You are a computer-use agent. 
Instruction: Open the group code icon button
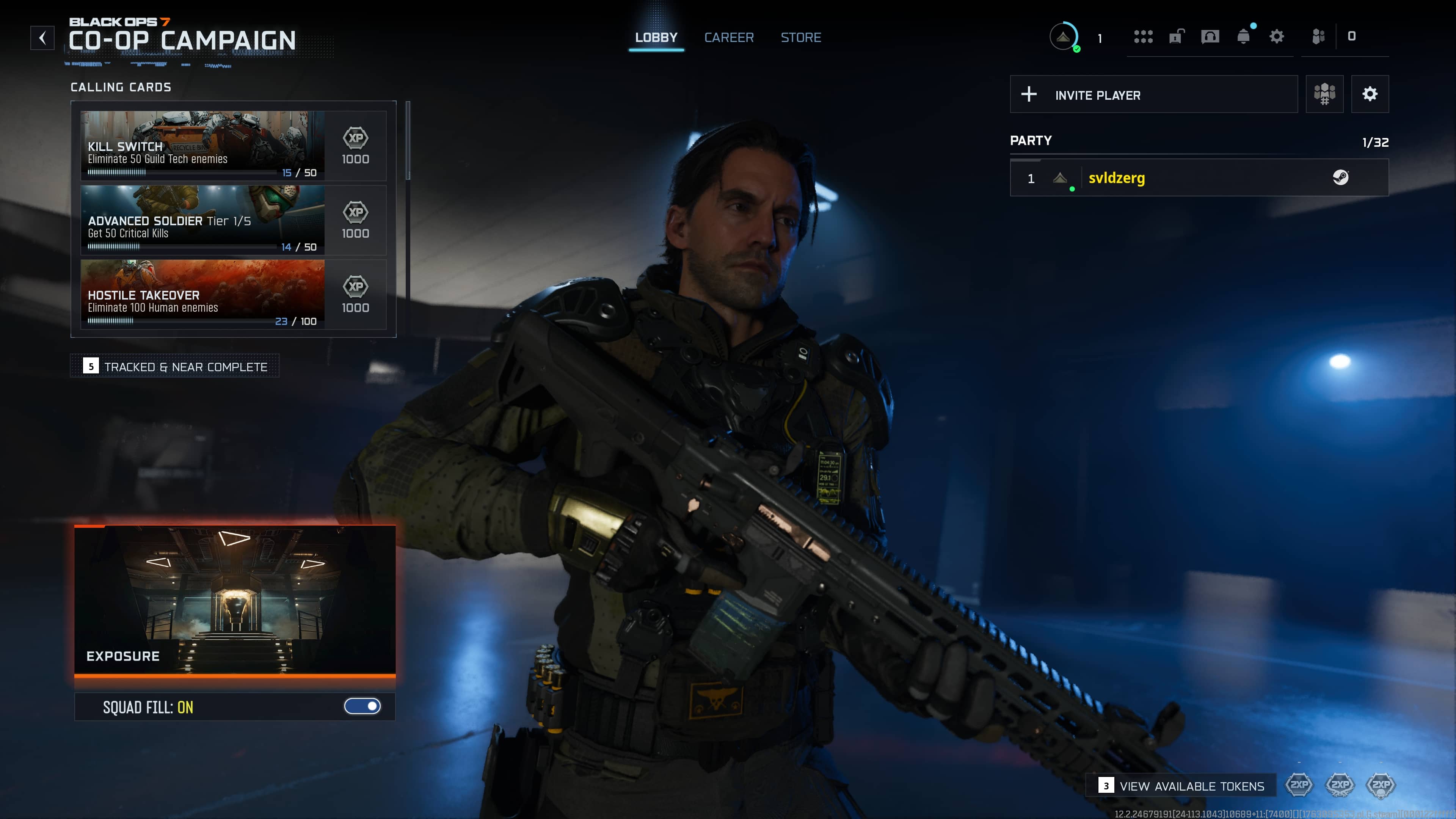pos(1324,94)
